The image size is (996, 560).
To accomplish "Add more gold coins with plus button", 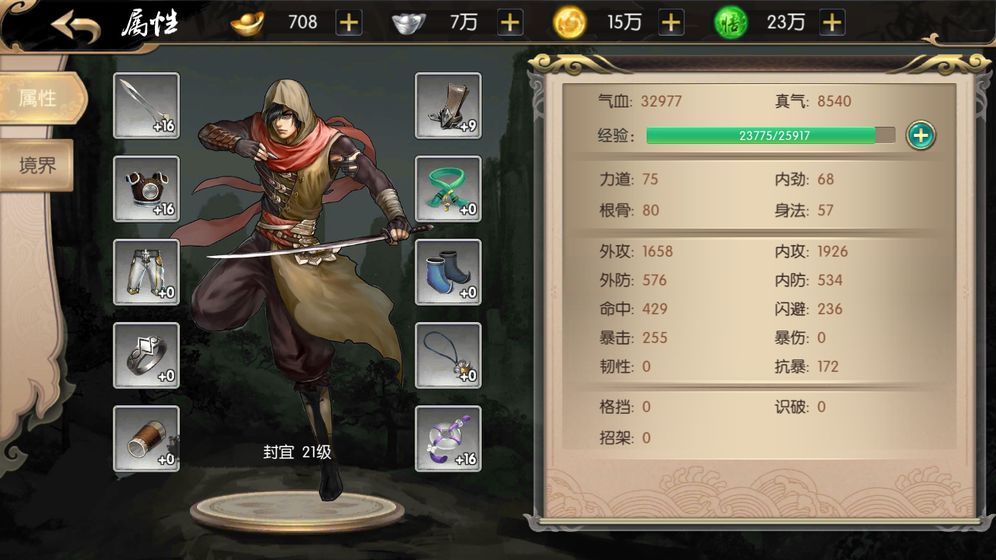I will point(671,23).
